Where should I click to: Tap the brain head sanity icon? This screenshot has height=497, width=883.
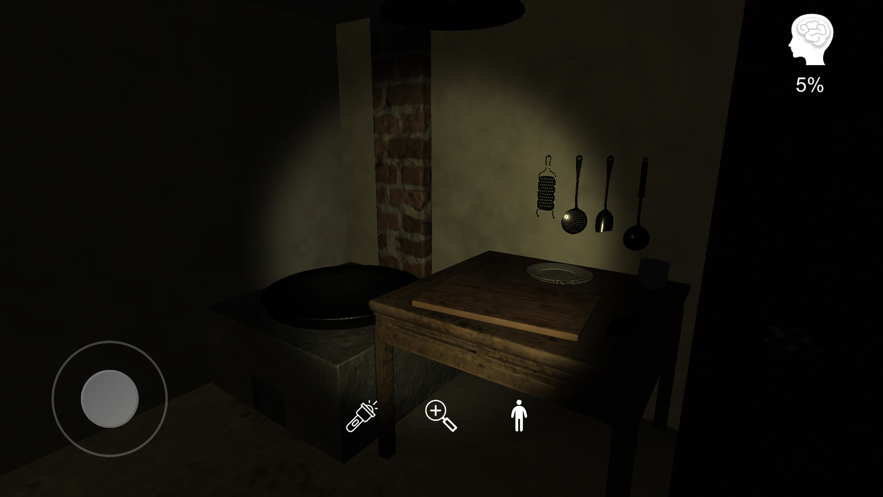tap(810, 41)
